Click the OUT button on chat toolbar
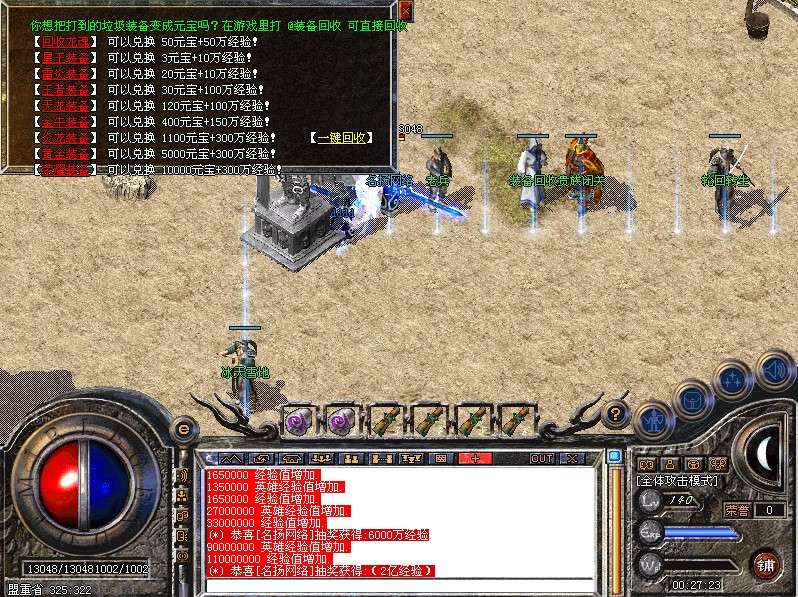 (x=541, y=458)
